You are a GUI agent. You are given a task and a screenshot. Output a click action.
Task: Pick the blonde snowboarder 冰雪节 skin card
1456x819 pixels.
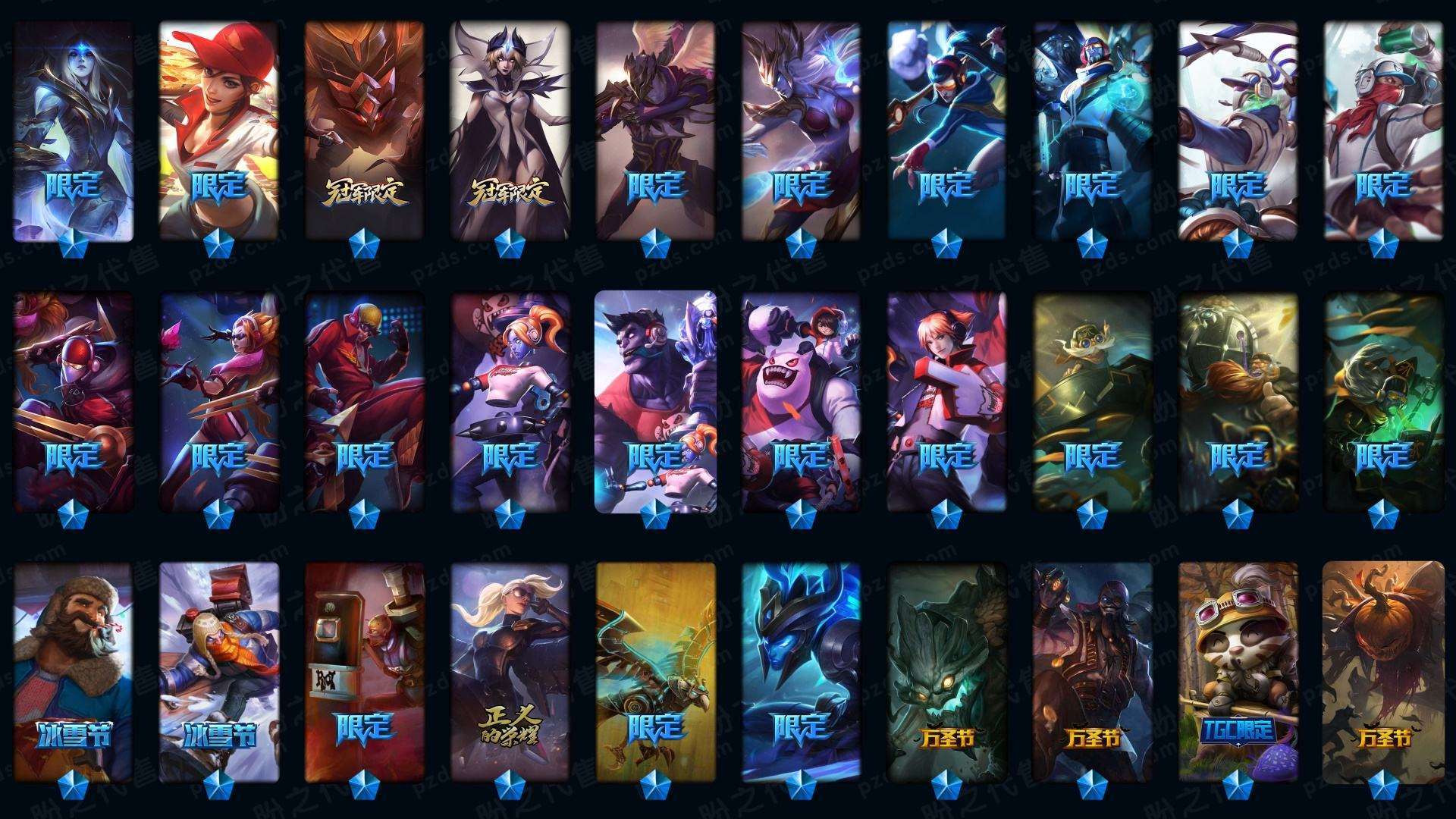tap(219, 671)
